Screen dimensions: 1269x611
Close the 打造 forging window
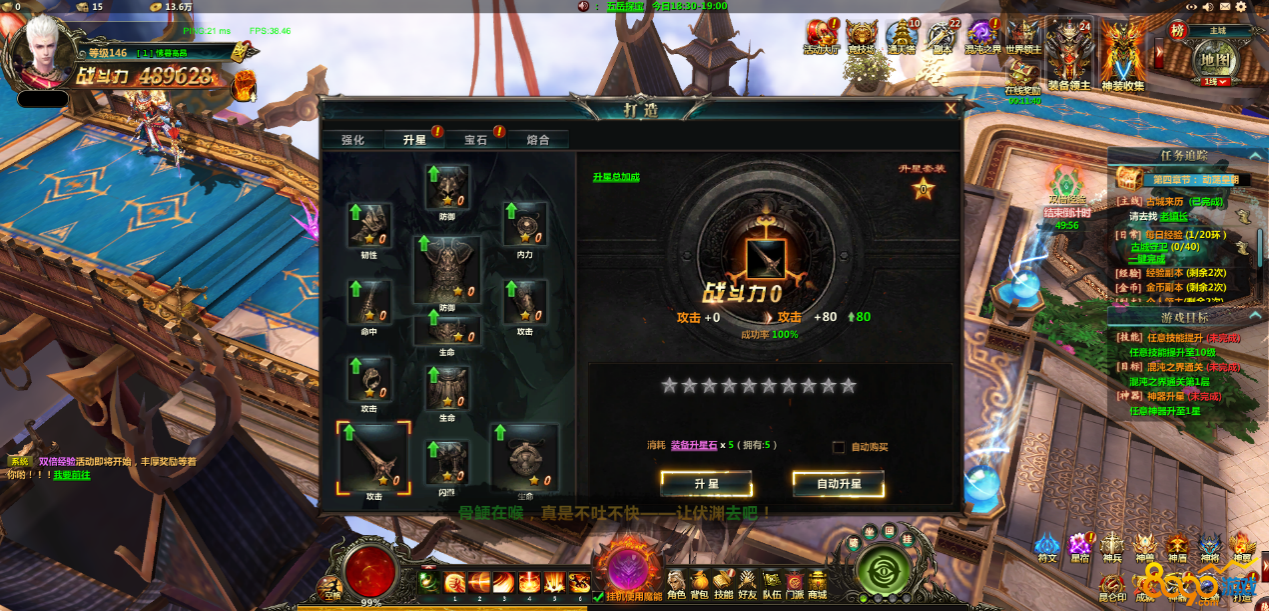(x=950, y=108)
